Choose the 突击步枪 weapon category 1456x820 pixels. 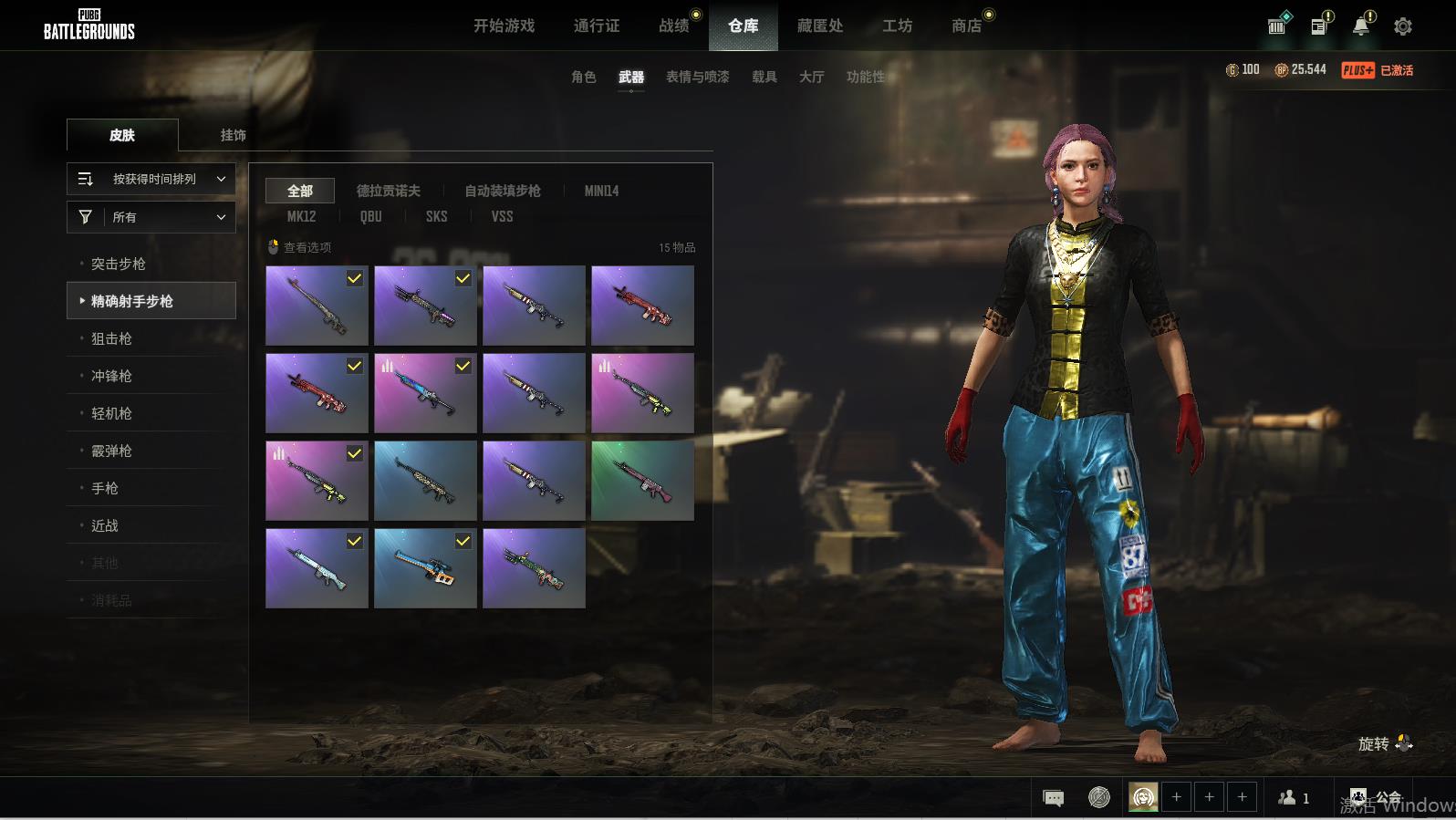click(x=119, y=264)
